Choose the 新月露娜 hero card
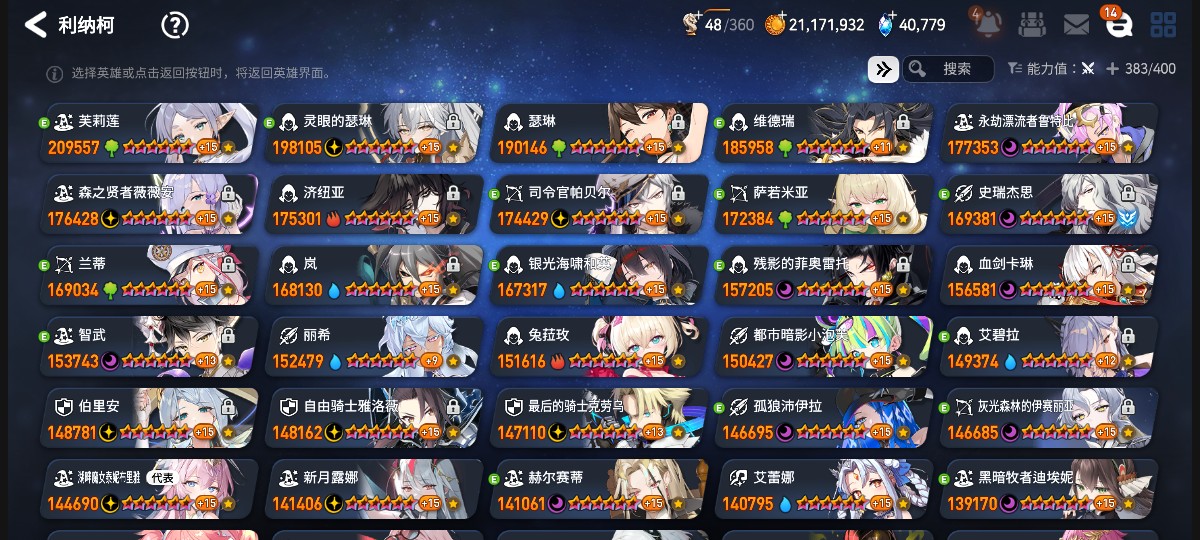 tap(375, 489)
